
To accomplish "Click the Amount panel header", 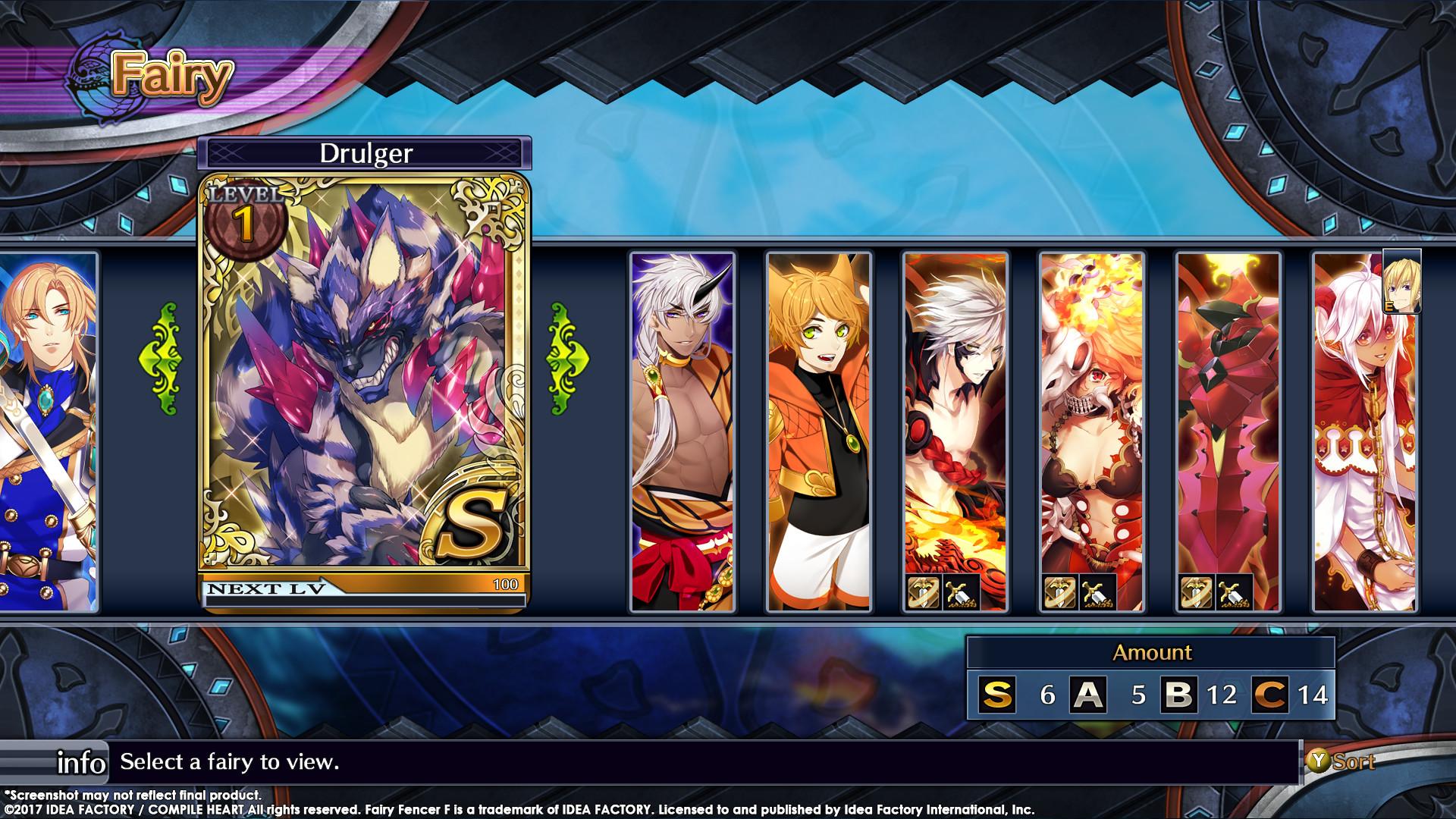I will 1153,652.
